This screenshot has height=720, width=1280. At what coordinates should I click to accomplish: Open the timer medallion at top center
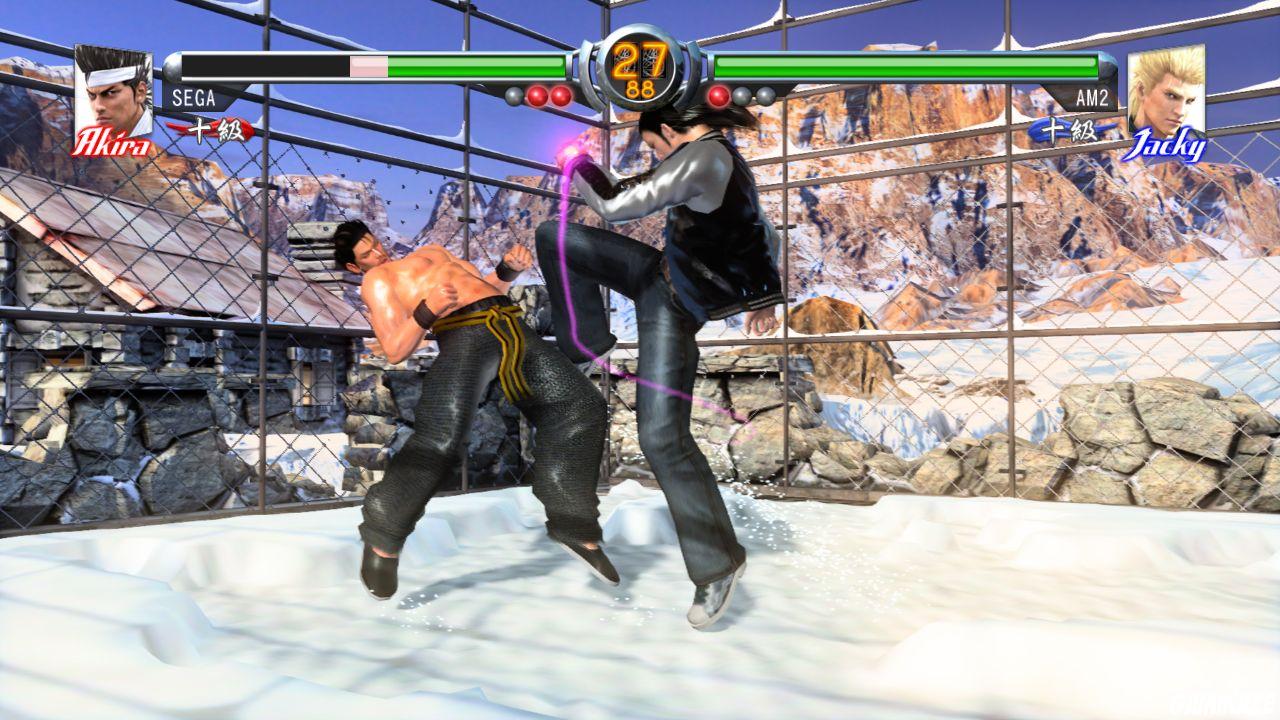[640, 65]
